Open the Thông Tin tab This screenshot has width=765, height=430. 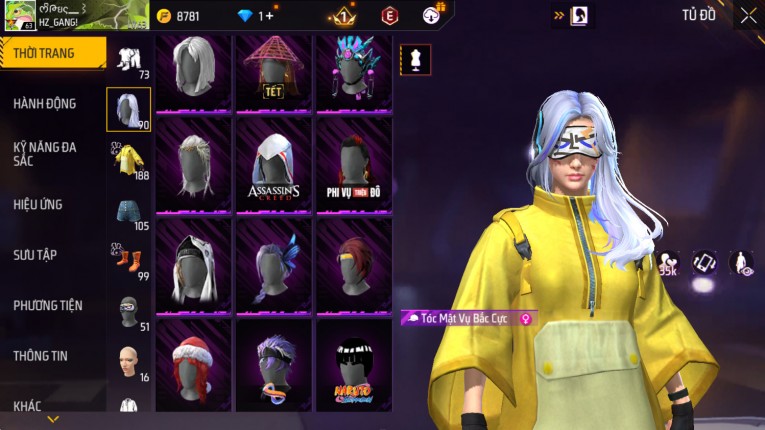[x=40, y=355]
